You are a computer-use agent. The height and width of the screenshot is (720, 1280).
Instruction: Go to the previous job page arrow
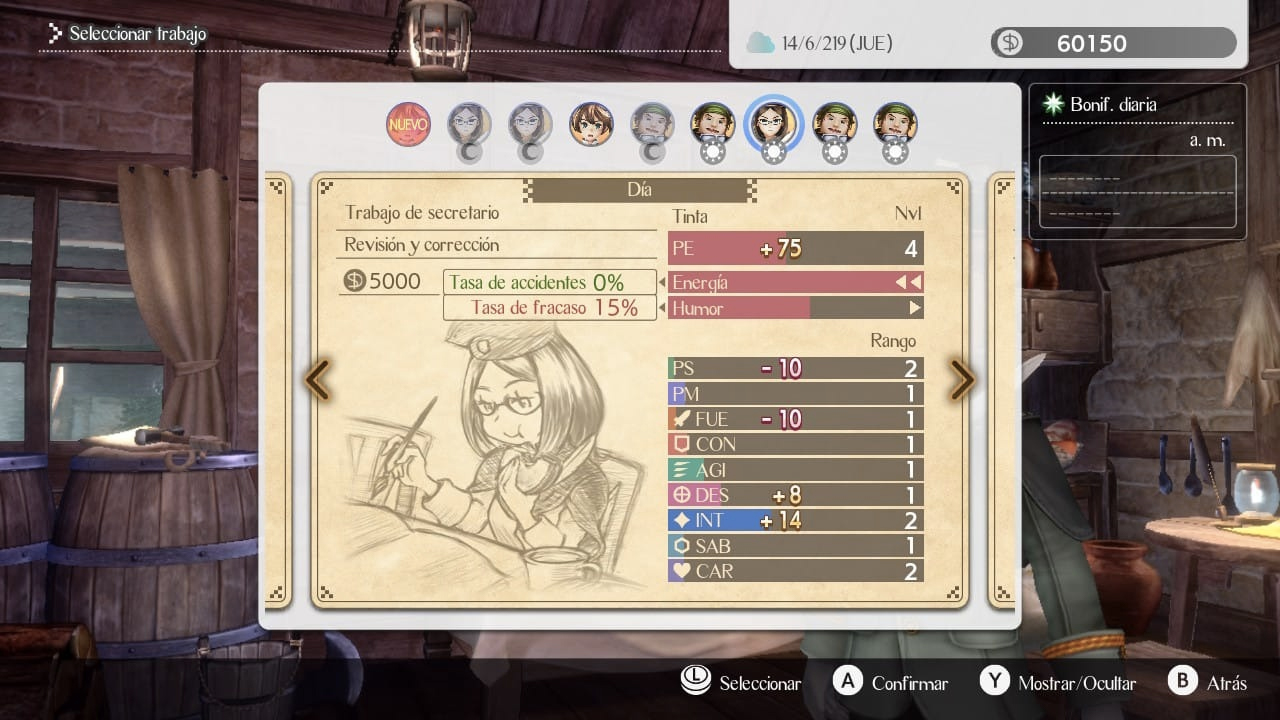coord(317,380)
